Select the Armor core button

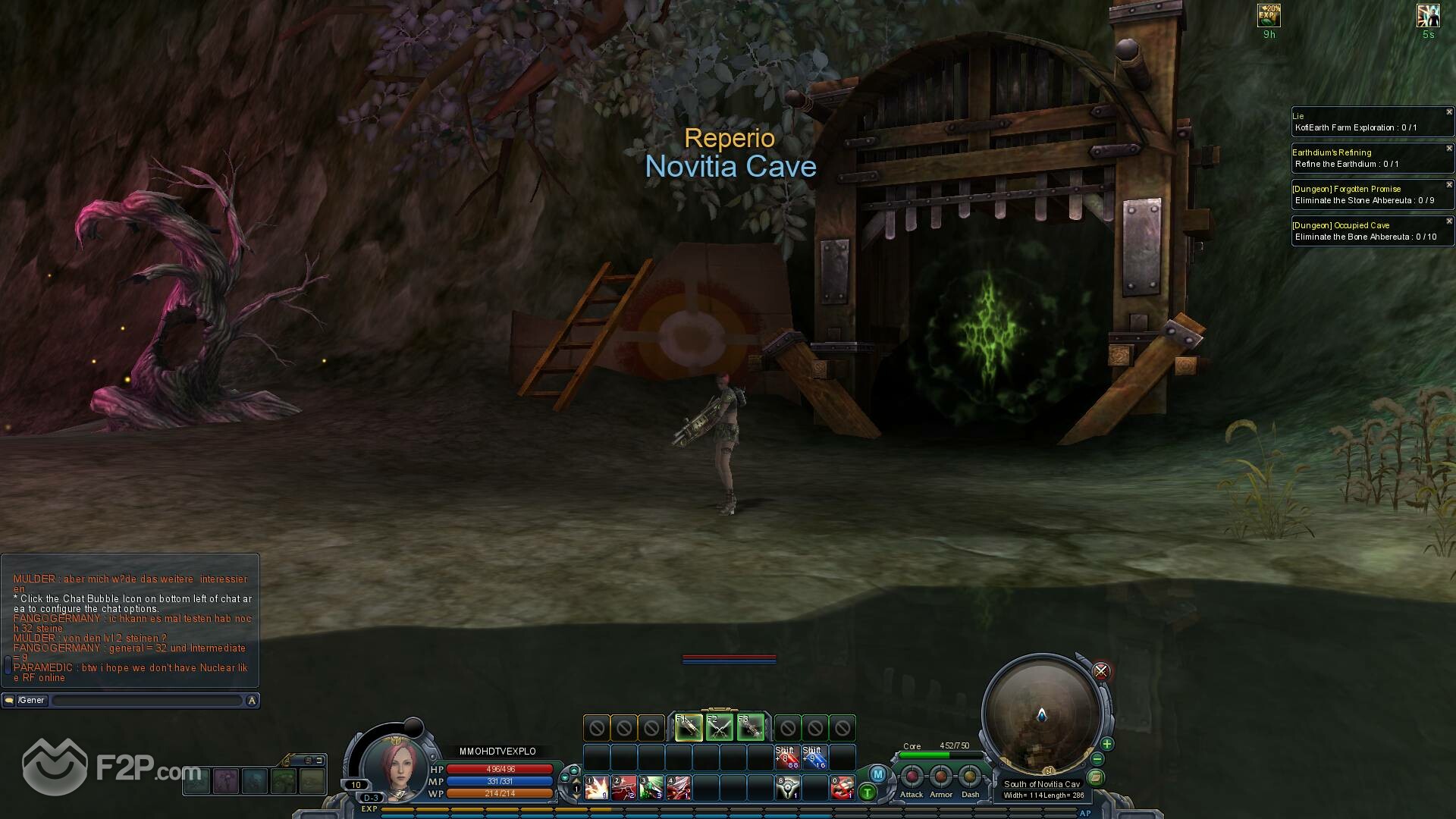(940, 777)
